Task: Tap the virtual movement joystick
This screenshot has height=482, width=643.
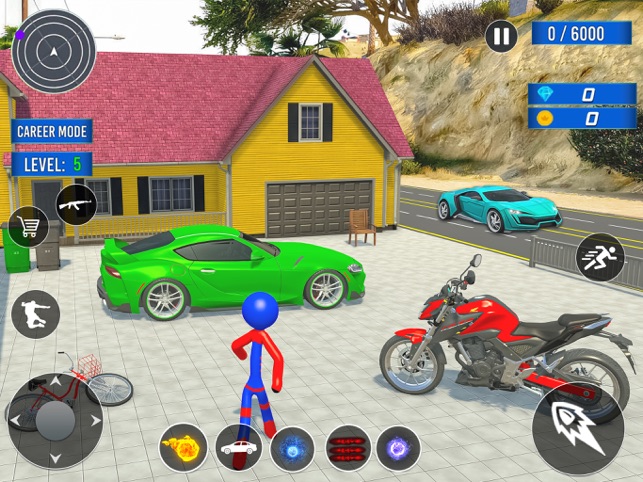Action: (x=55, y=421)
